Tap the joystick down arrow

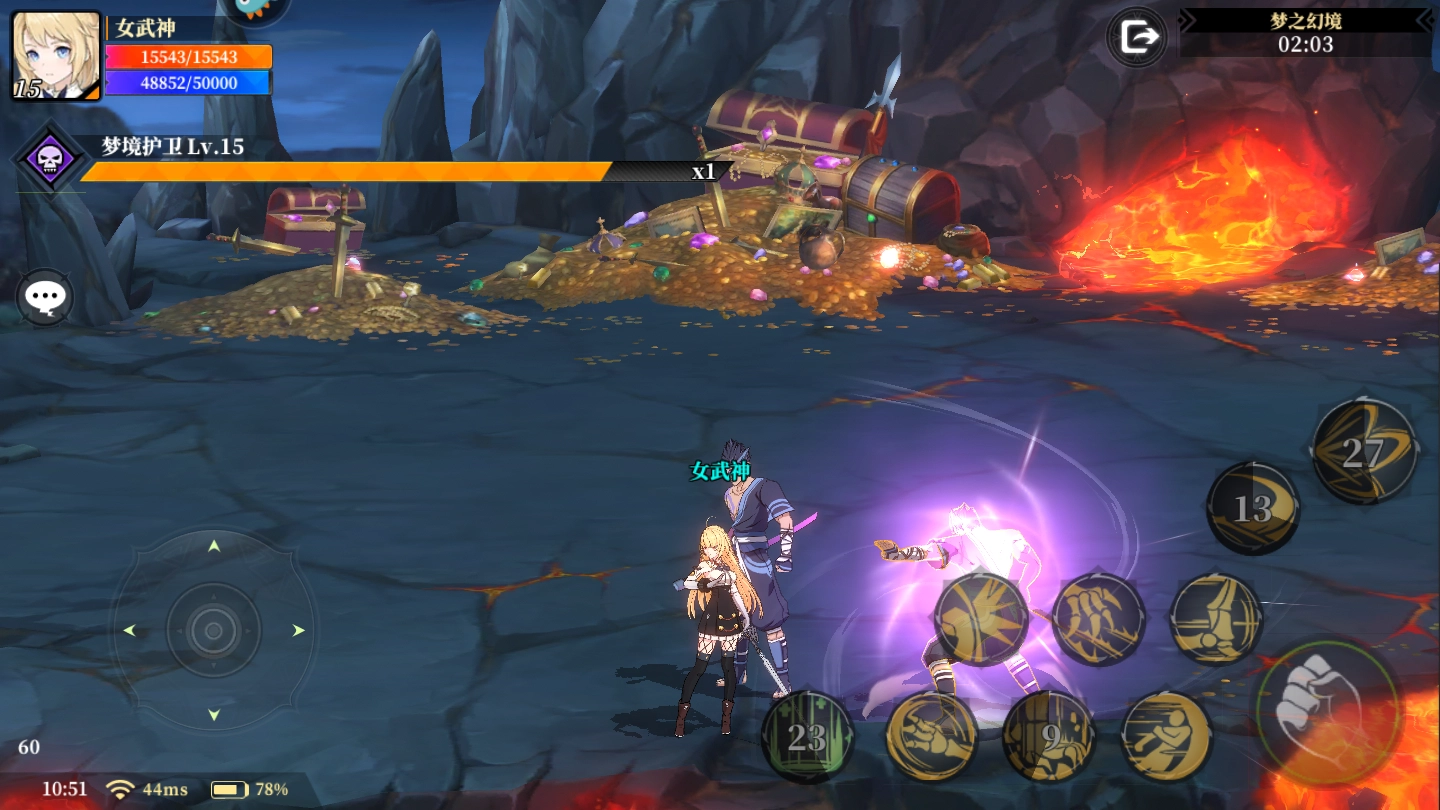point(213,715)
